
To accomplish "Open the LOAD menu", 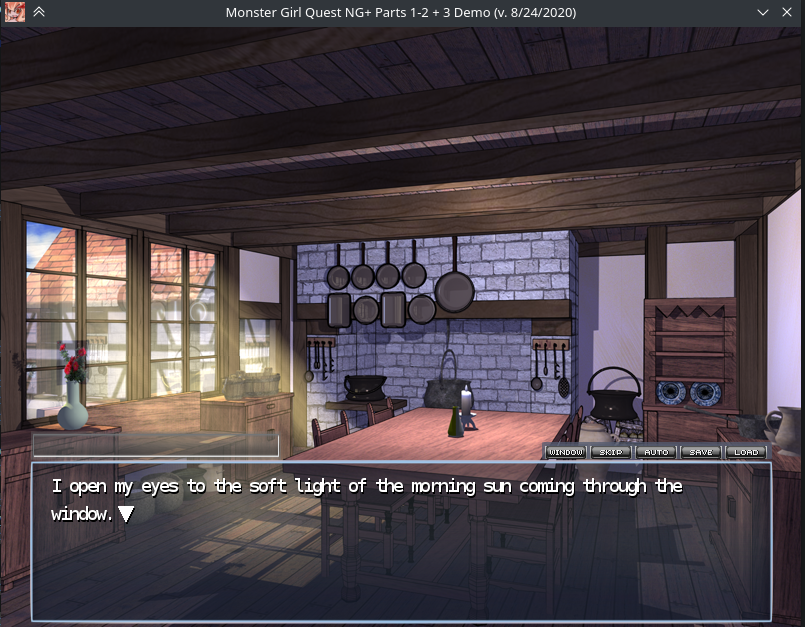I will coord(746,452).
